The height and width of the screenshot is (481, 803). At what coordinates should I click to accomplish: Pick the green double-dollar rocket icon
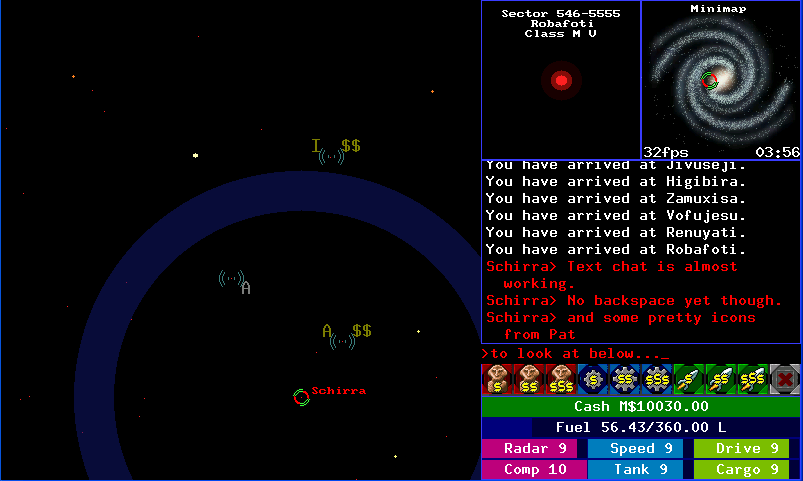tap(721, 379)
